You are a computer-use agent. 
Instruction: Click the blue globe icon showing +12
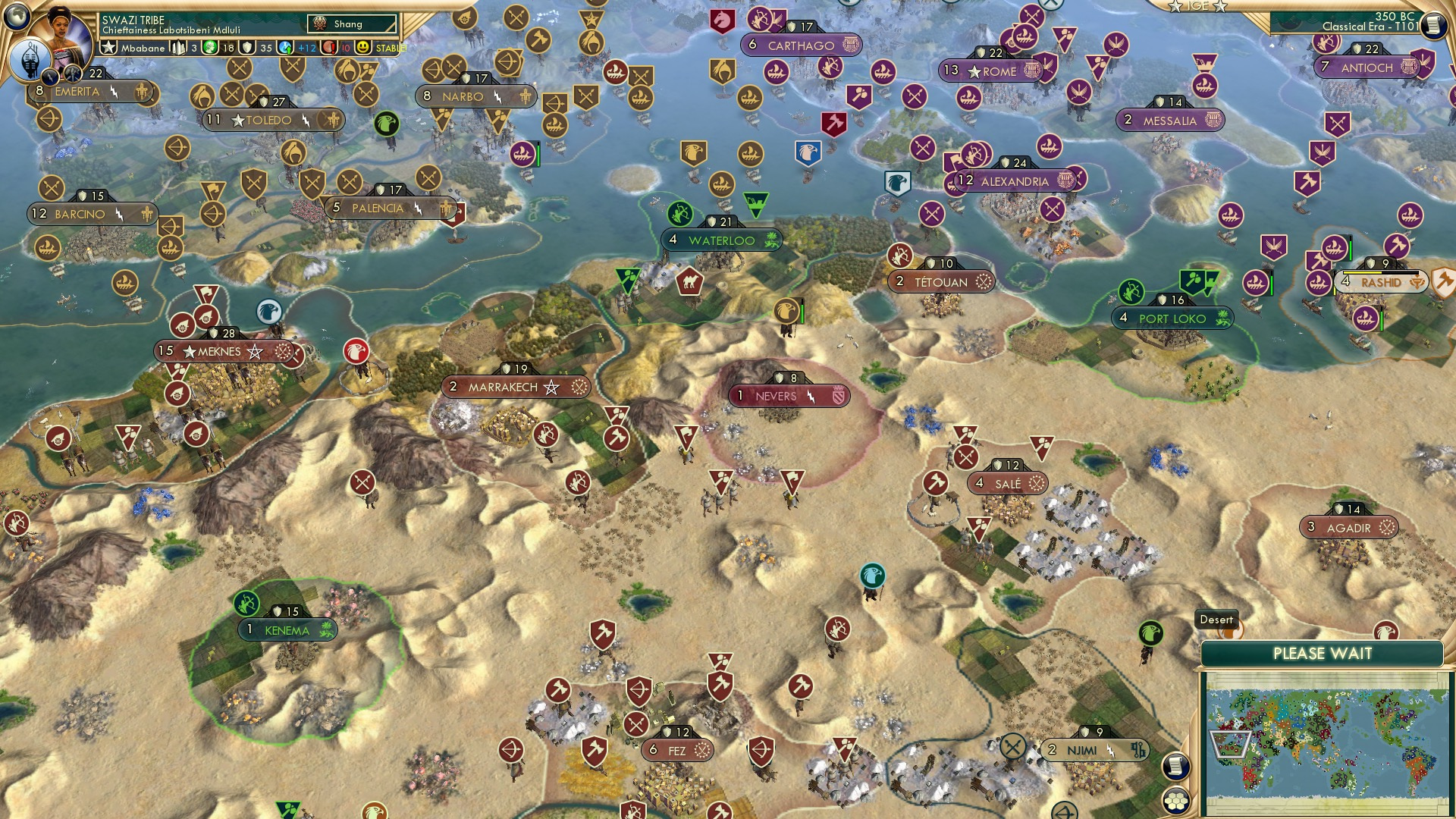point(285,47)
